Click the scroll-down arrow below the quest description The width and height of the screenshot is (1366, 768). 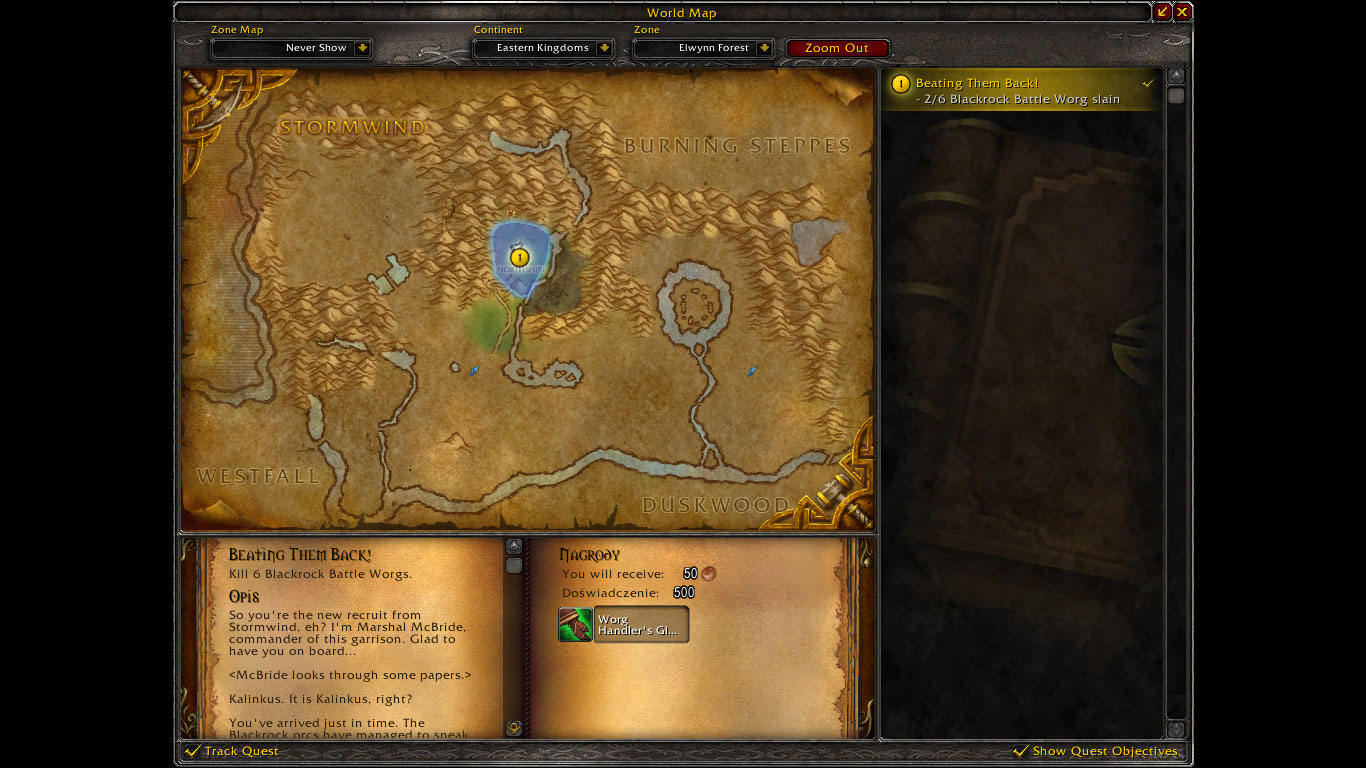pyautogui.click(x=514, y=730)
